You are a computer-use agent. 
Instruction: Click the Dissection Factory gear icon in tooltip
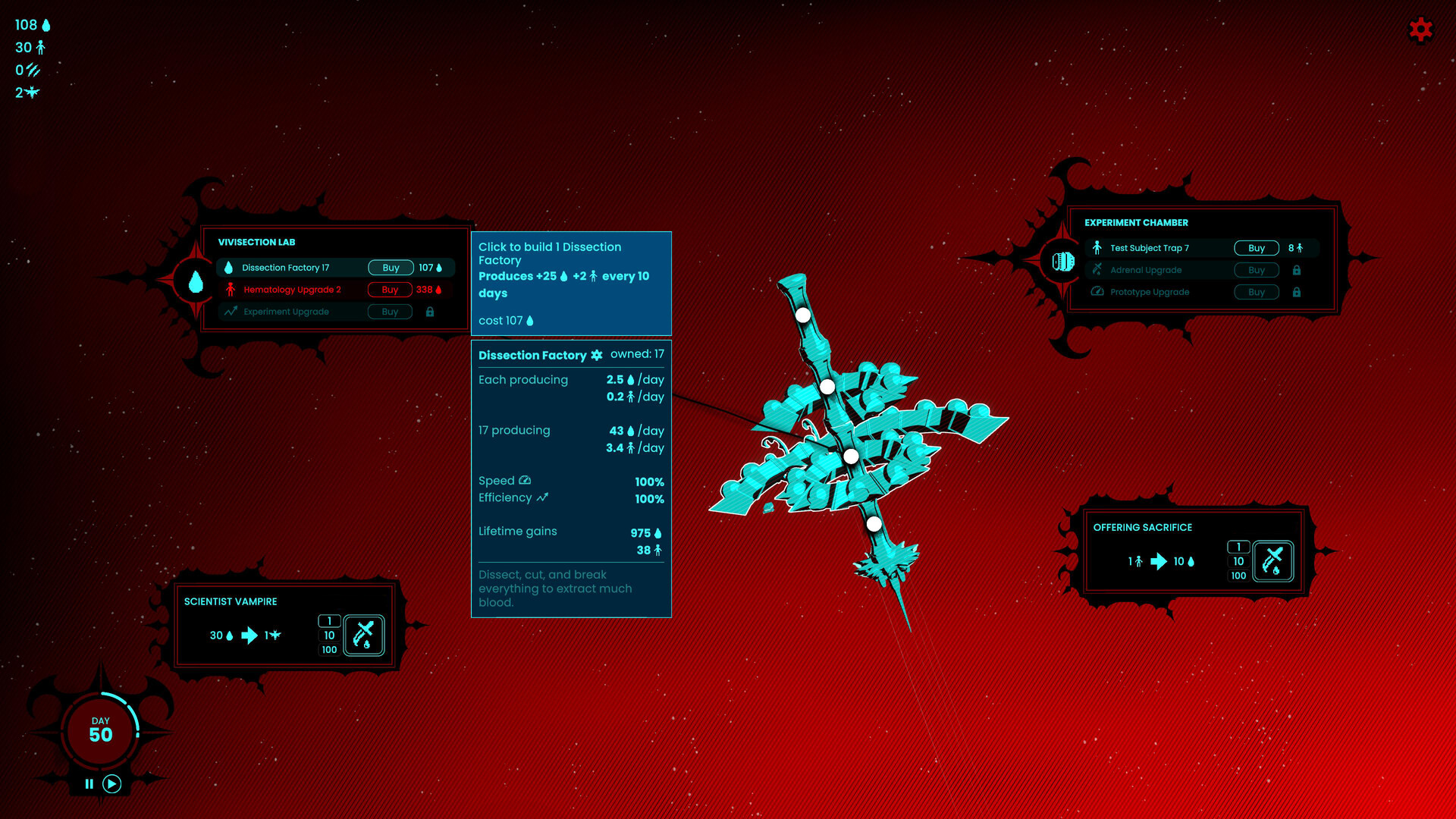[597, 355]
